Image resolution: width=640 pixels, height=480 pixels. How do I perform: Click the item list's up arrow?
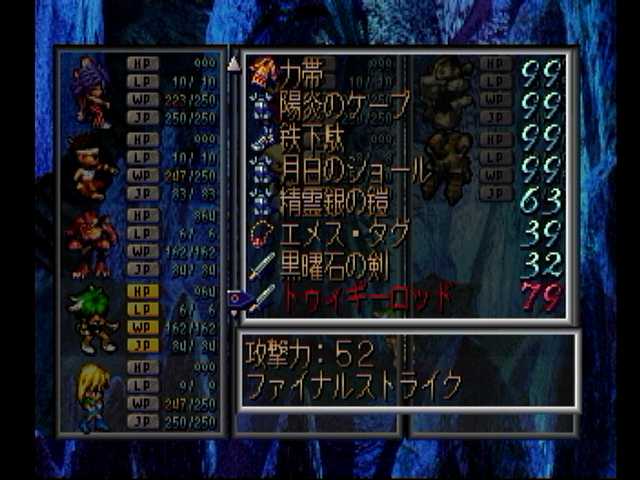[234, 63]
